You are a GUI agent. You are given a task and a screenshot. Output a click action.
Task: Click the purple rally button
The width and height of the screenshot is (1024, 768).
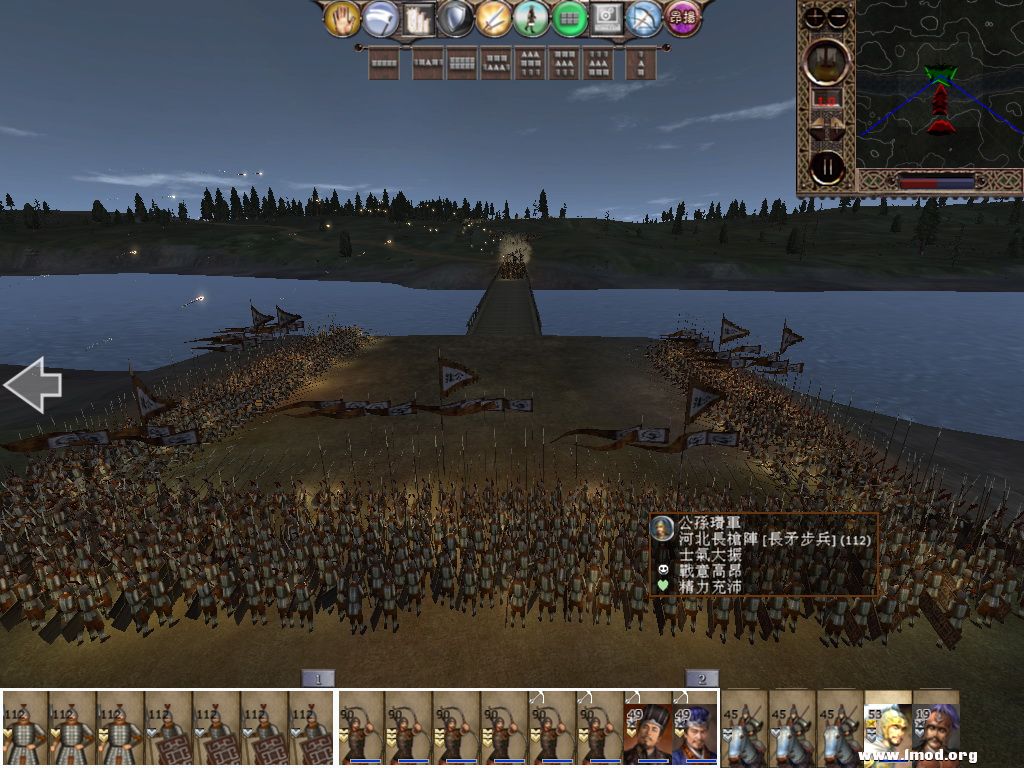click(683, 19)
